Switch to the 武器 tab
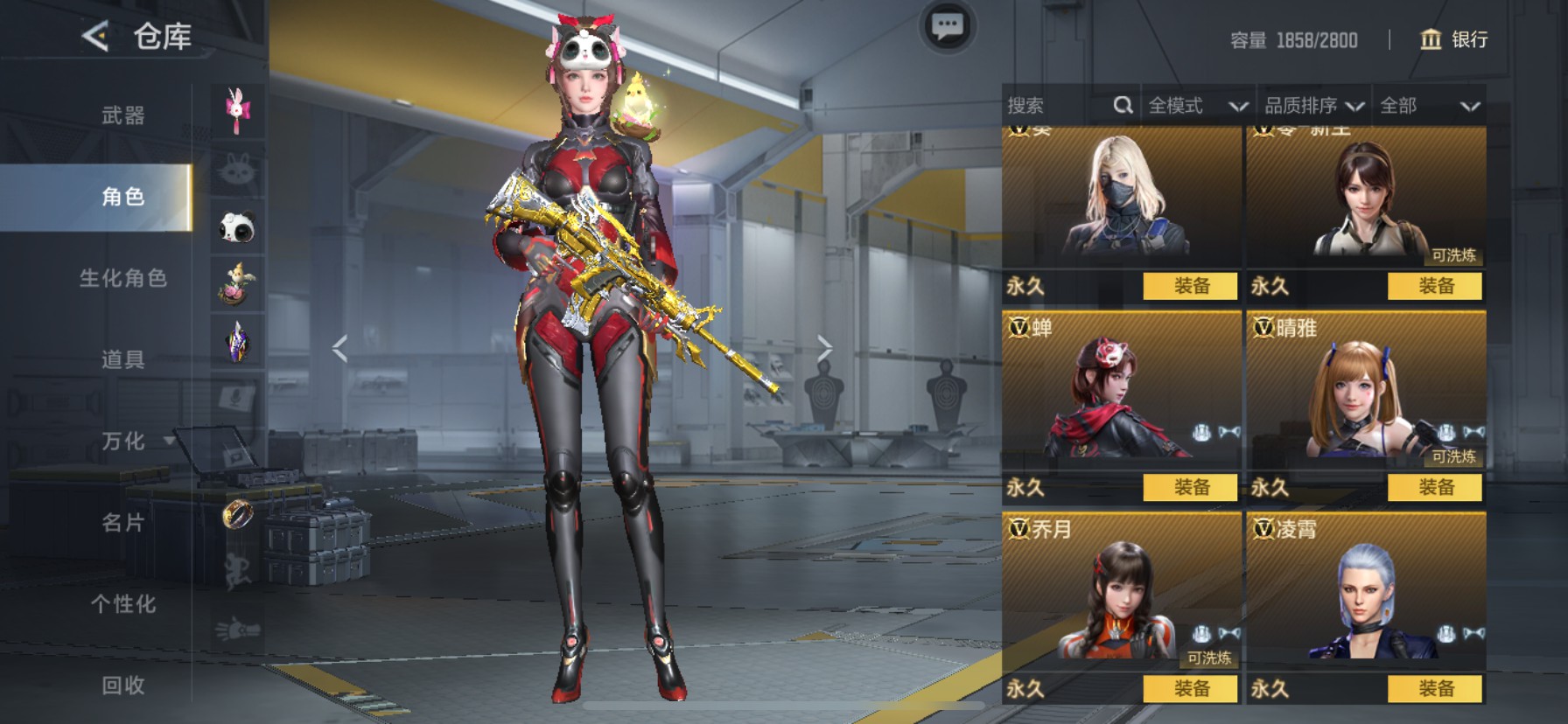1568x724 pixels. click(x=122, y=115)
